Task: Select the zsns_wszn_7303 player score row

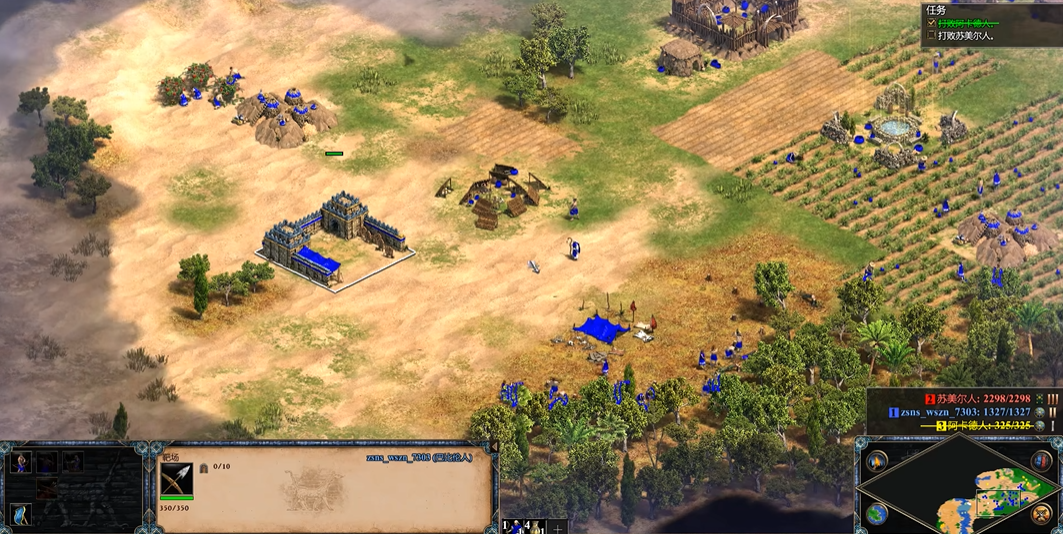Action: tap(960, 411)
